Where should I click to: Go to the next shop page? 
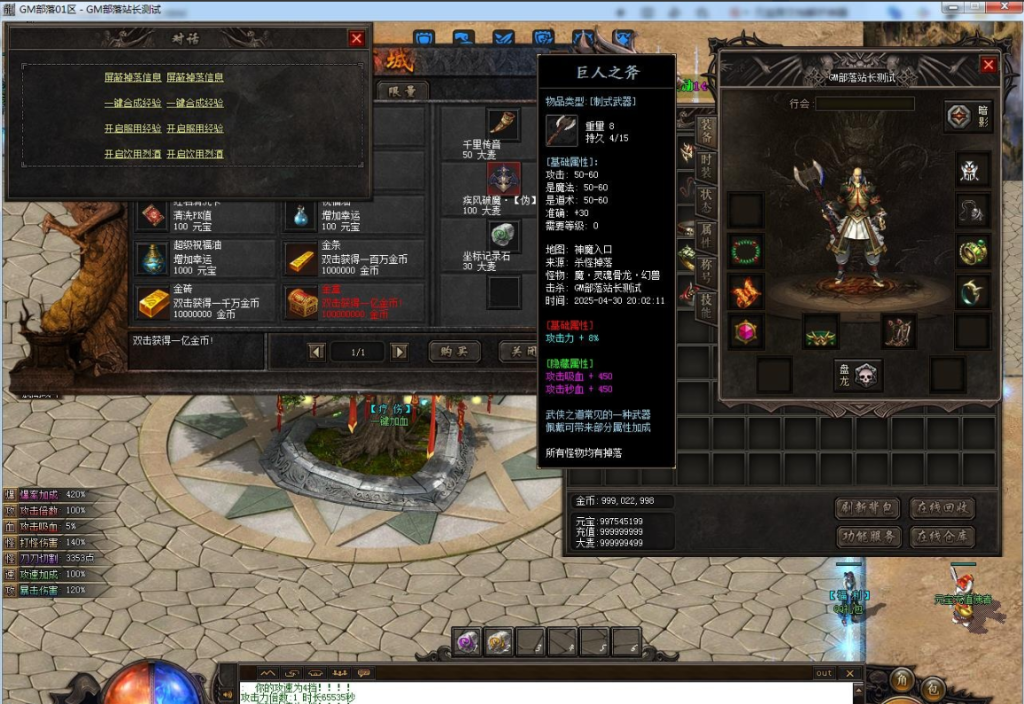399,351
